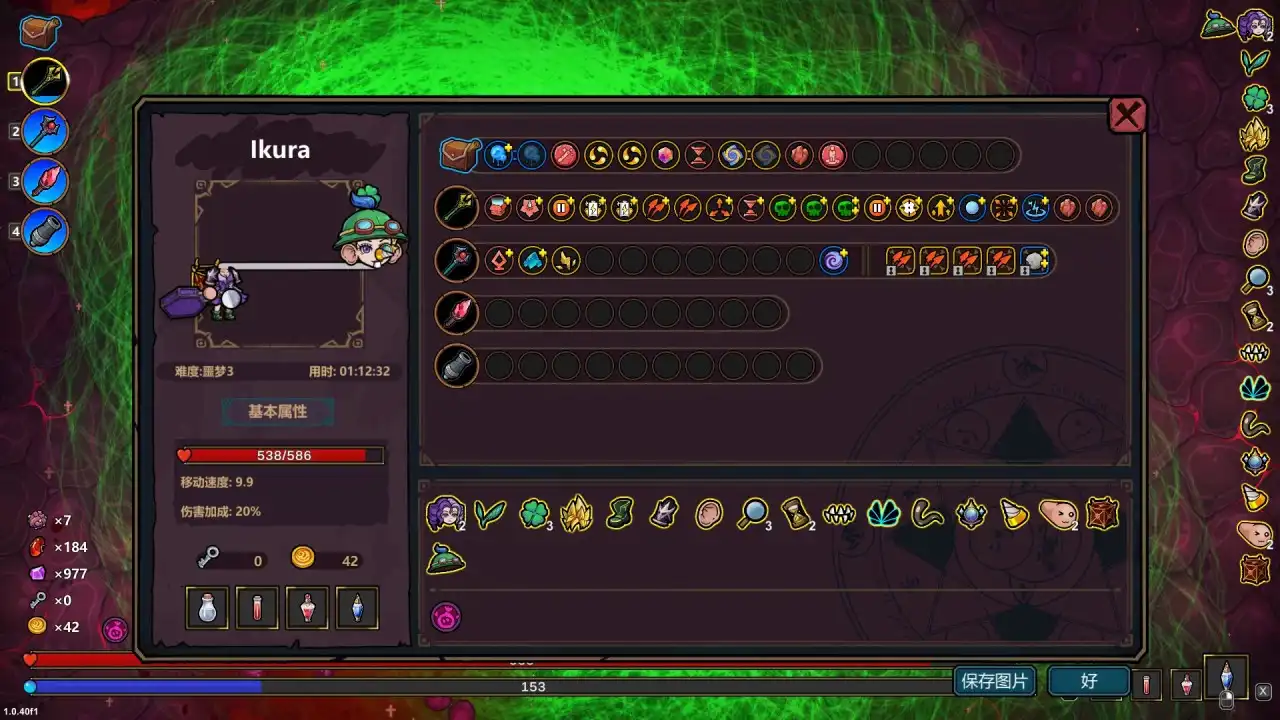Choose the four-leaf clover relic in panel

534,514
